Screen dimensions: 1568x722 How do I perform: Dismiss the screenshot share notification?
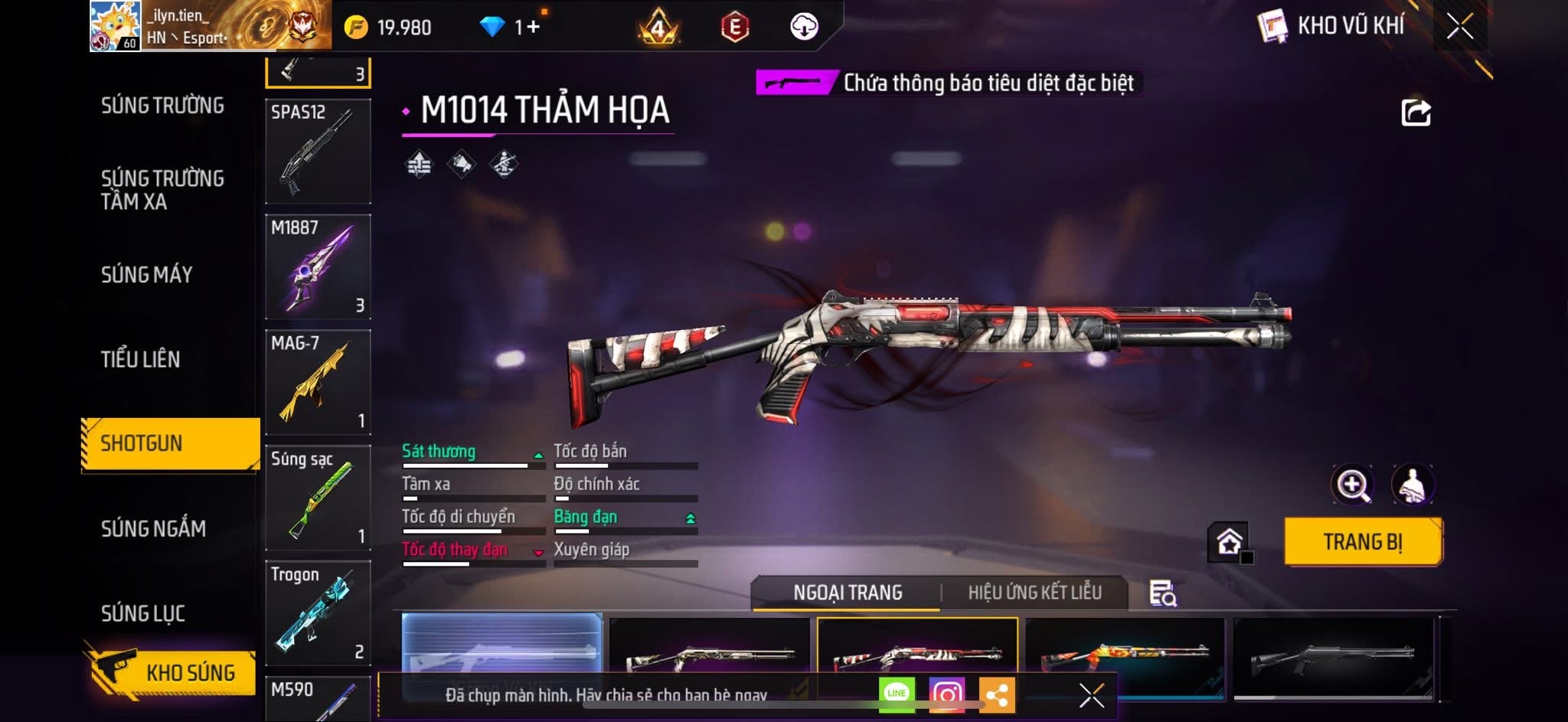[1091, 695]
